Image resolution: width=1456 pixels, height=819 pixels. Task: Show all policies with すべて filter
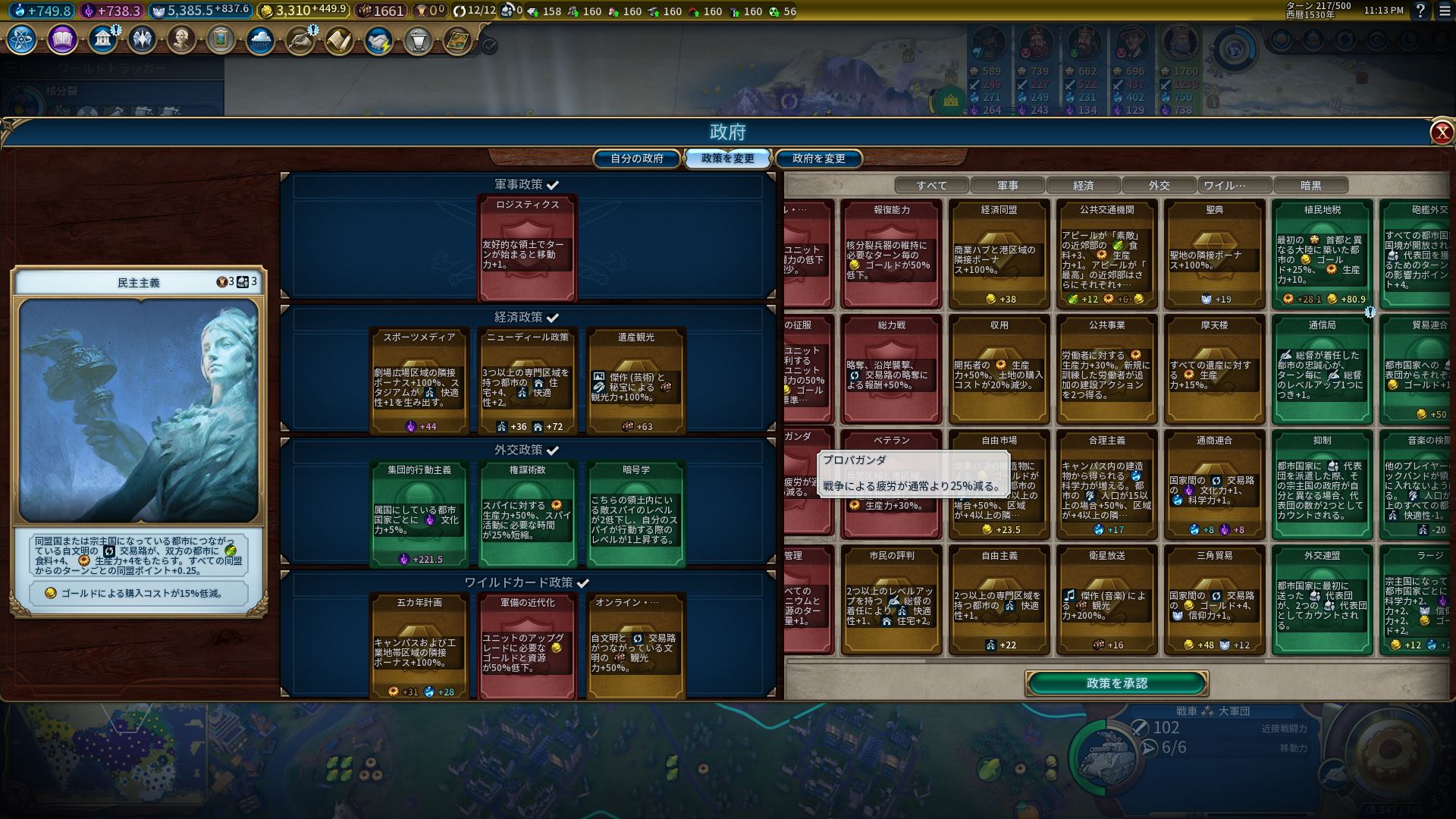931,185
